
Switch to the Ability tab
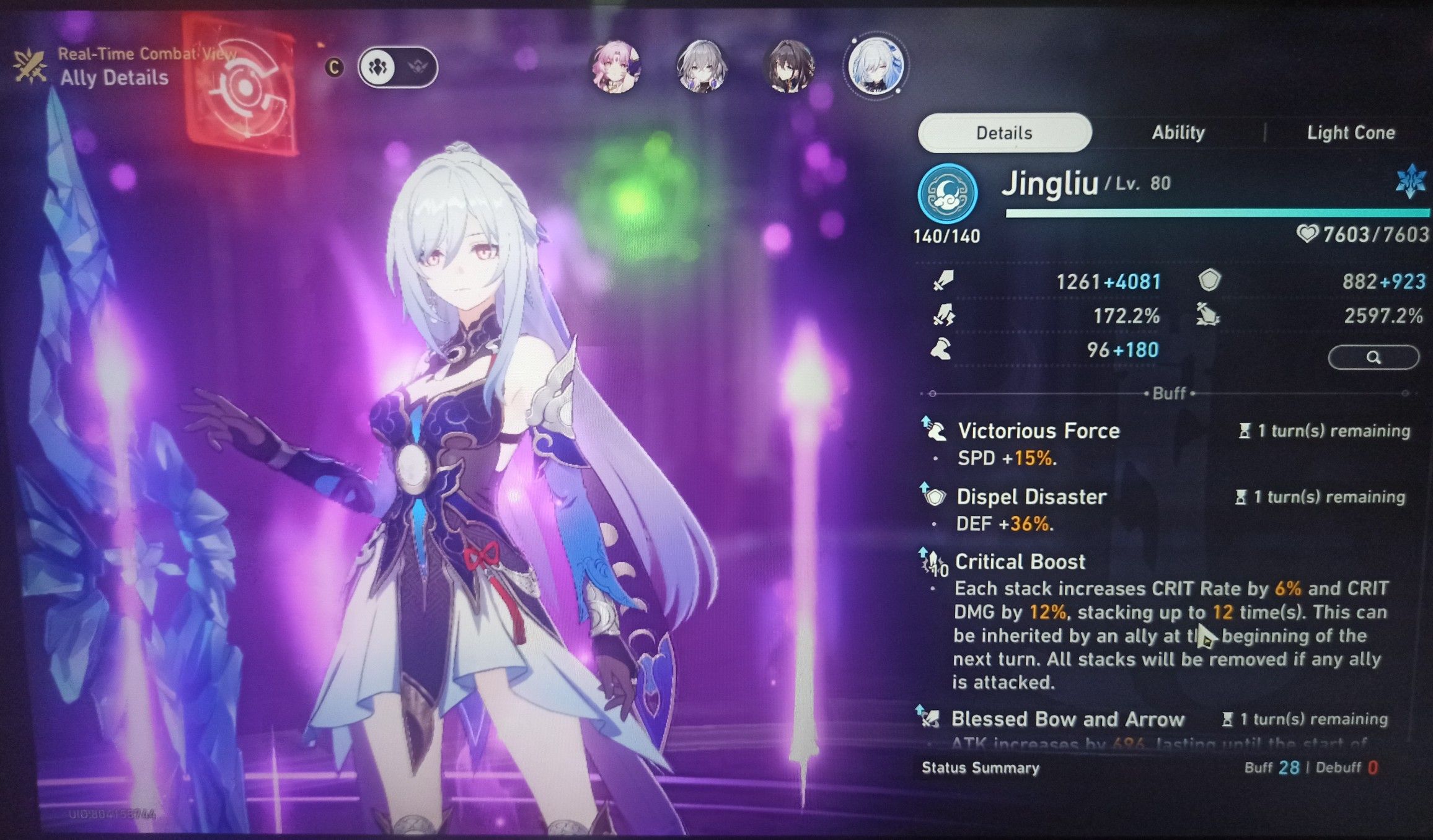click(1177, 132)
